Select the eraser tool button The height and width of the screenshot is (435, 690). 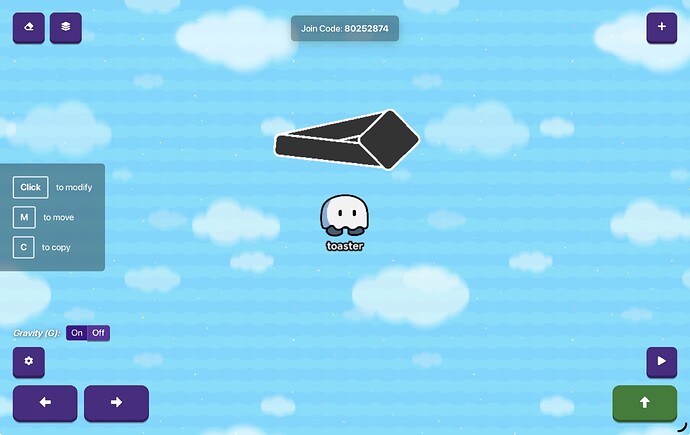(x=28, y=27)
